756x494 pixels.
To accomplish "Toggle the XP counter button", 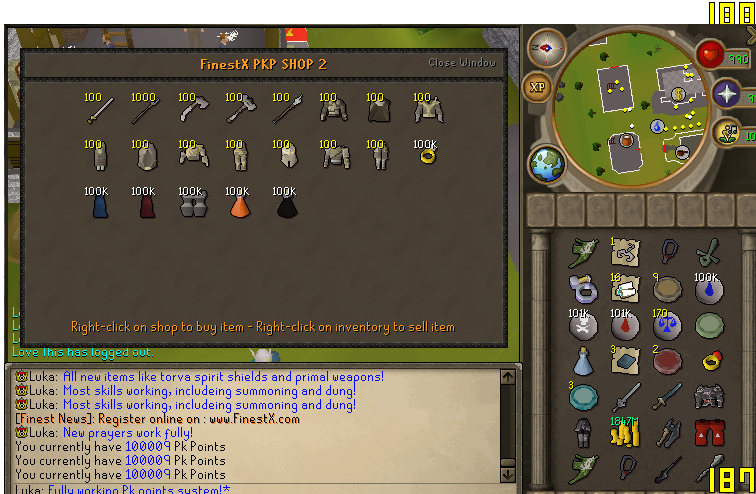I will pos(539,87).
